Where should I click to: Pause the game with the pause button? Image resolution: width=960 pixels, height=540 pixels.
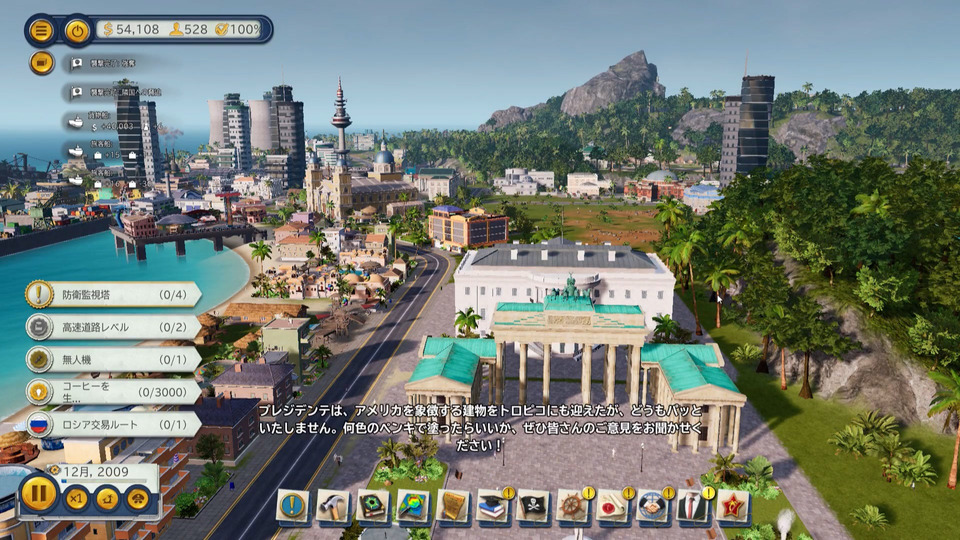click(39, 494)
